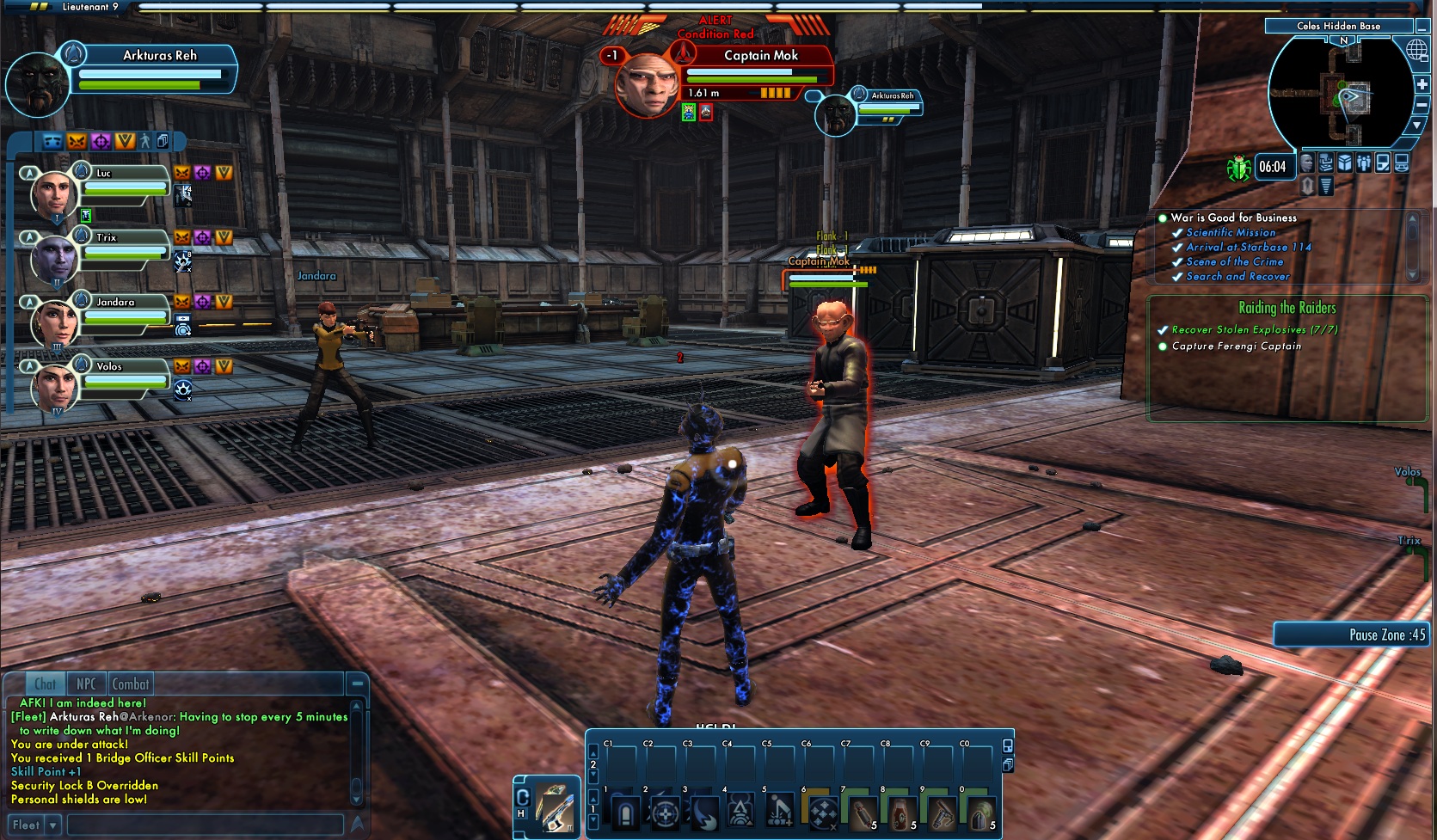Open the Fleet channel dropdown
Screen dimensions: 1437x840
tap(53, 825)
